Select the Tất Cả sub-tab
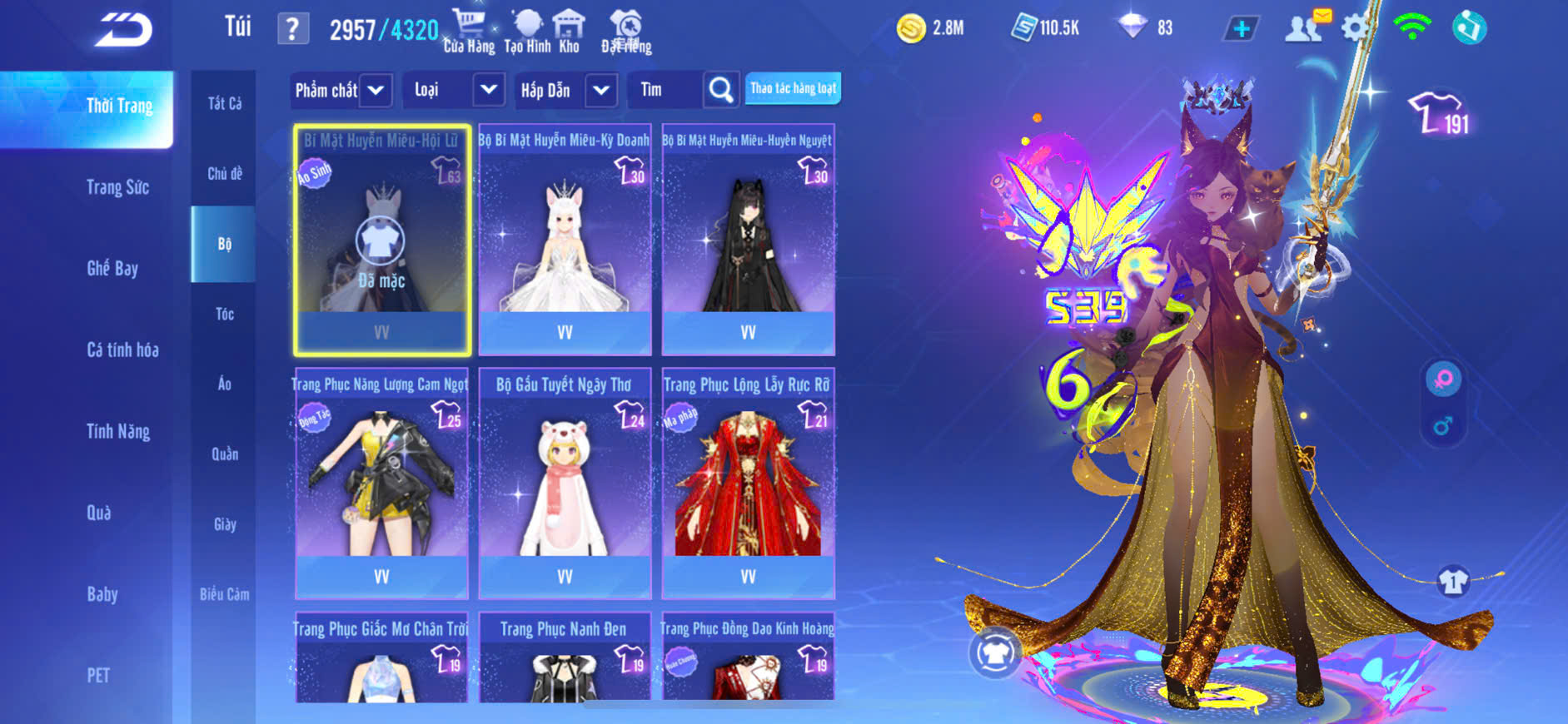This screenshot has height=724, width=1568. click(x=224, y=103)
